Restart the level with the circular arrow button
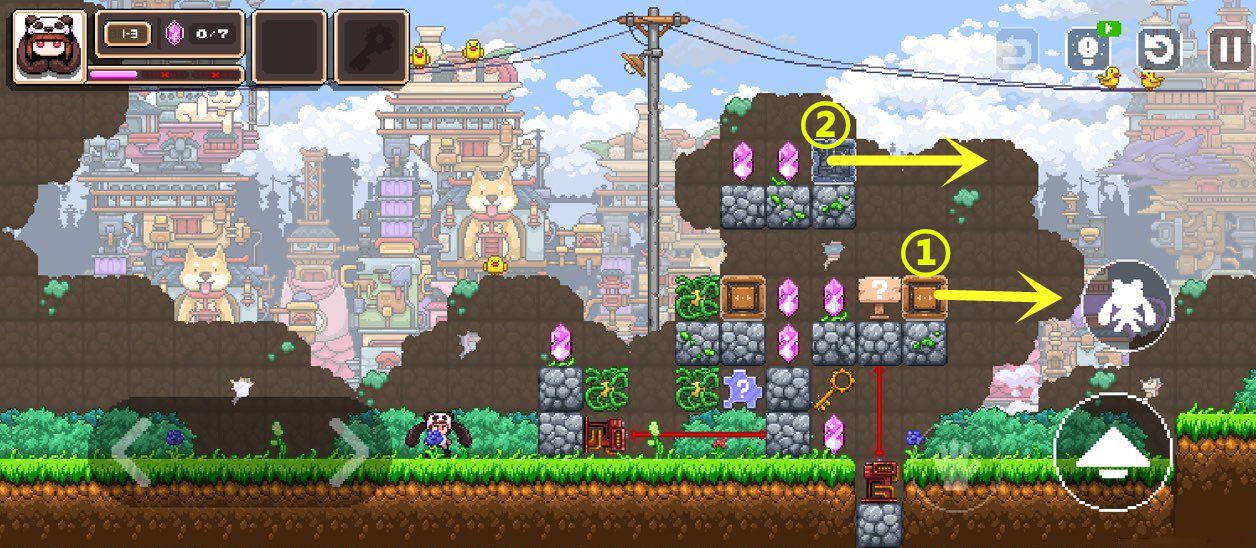This screenshot has height=548, width=1256. [x=1160, y=47]
